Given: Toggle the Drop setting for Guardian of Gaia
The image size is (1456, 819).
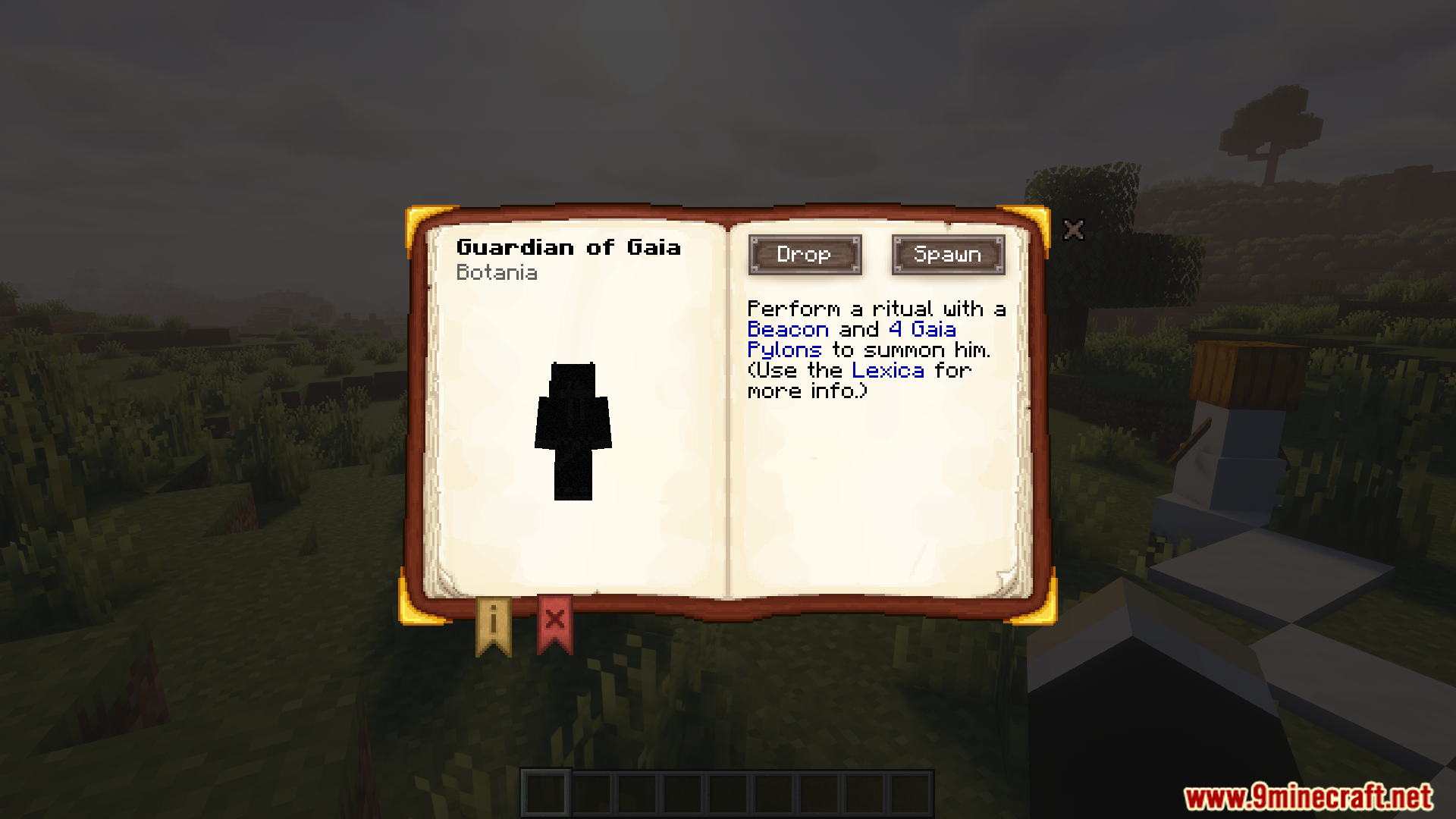Looking at the screenshot, I should click(804, 255).
